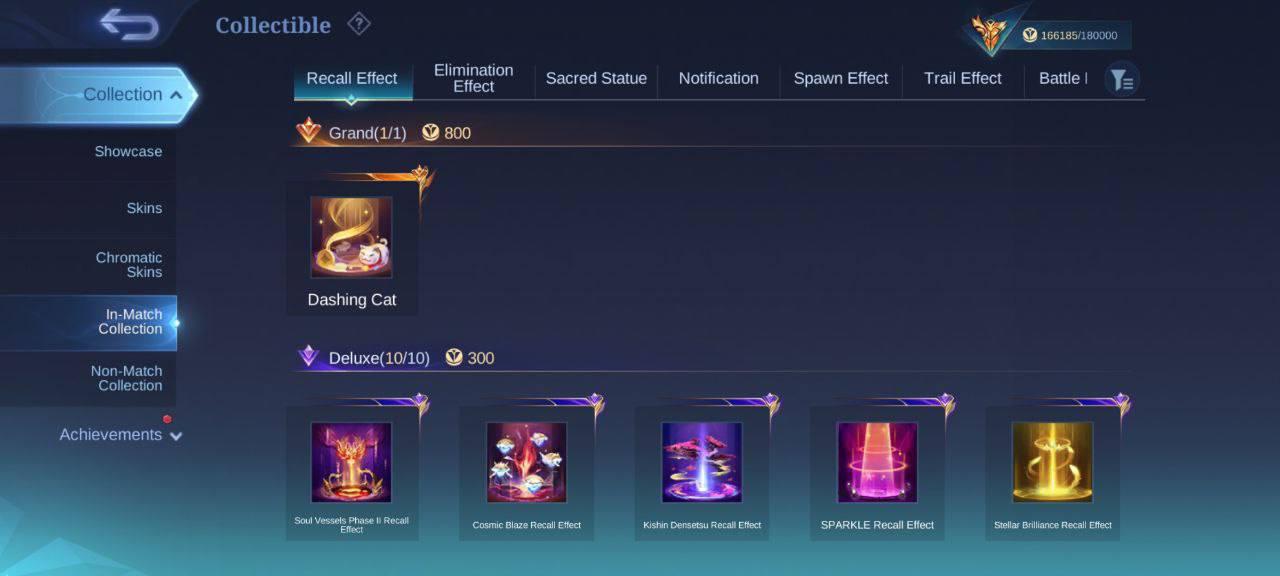The width and height of the screenshot is (1280, 576).
Task: Collapse the Collection menu section
Action: (x=132, y=95)
